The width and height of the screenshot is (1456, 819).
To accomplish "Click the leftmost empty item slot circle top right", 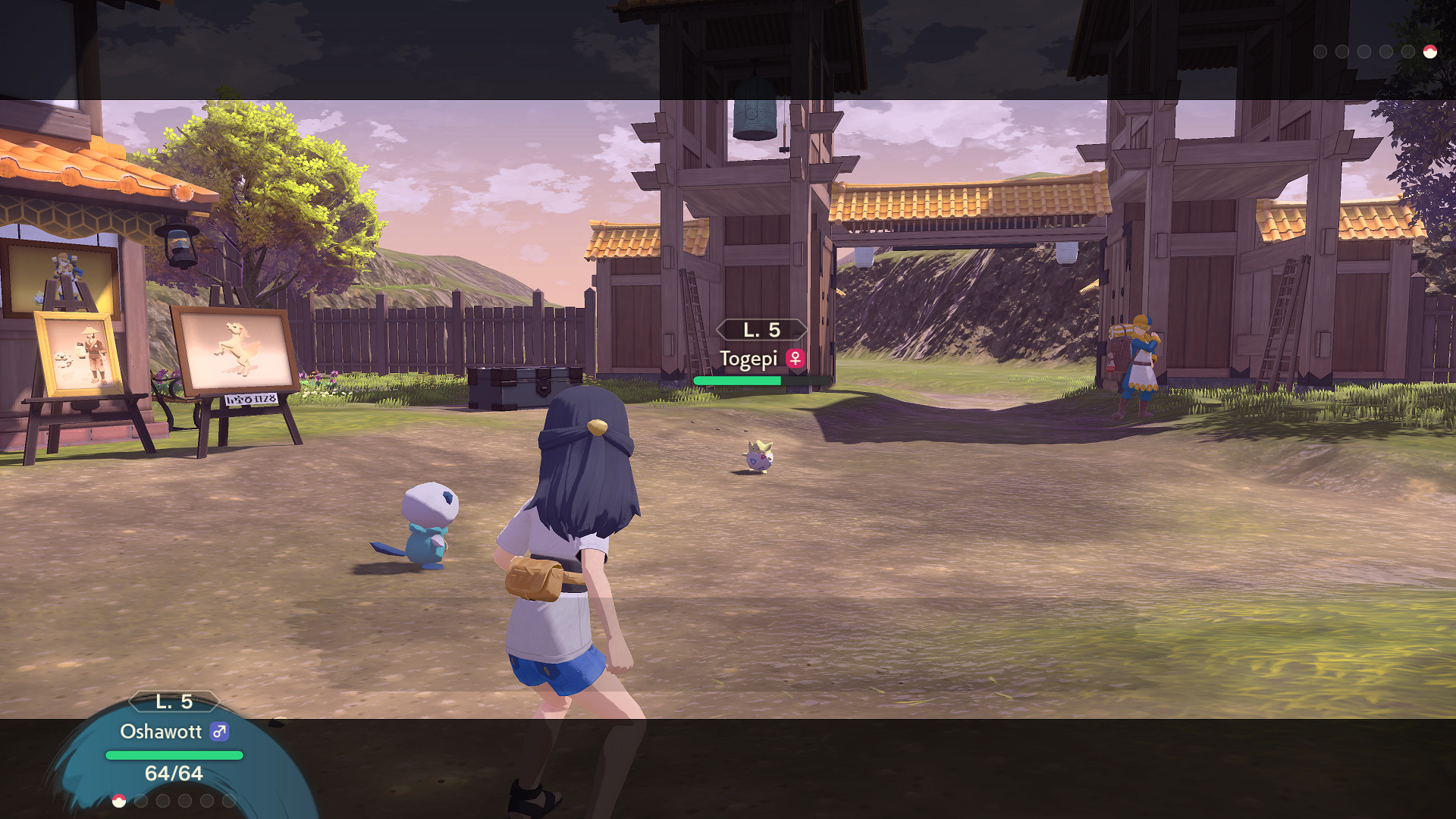I will [x=1321, y=52].
